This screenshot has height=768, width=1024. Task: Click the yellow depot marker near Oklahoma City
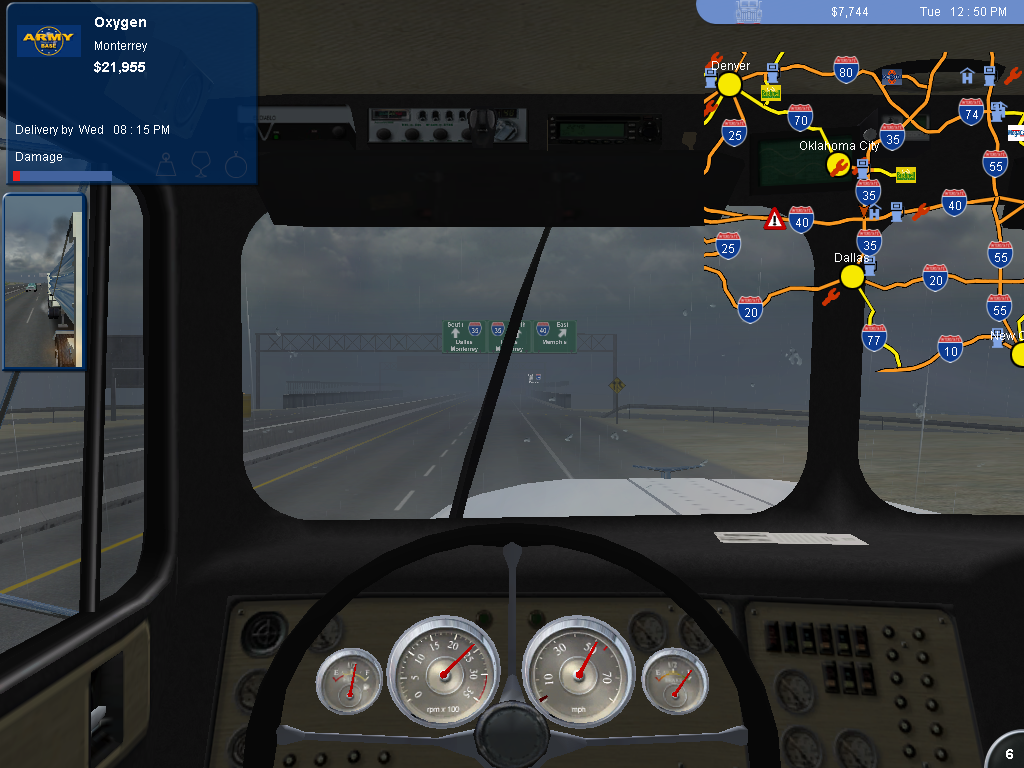click(x=906, y=175)
